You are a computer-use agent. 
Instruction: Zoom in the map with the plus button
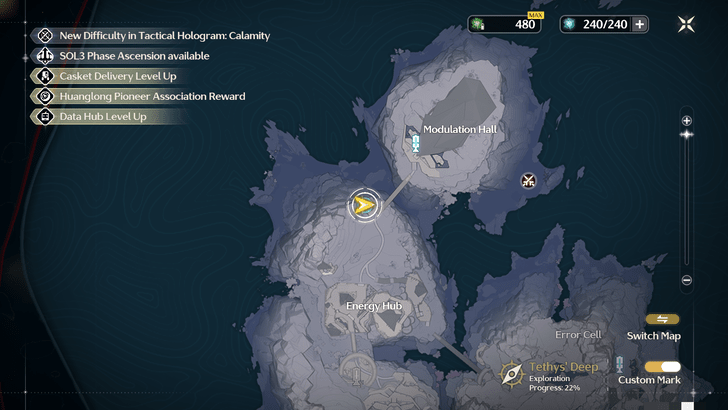tap(686, 120)
